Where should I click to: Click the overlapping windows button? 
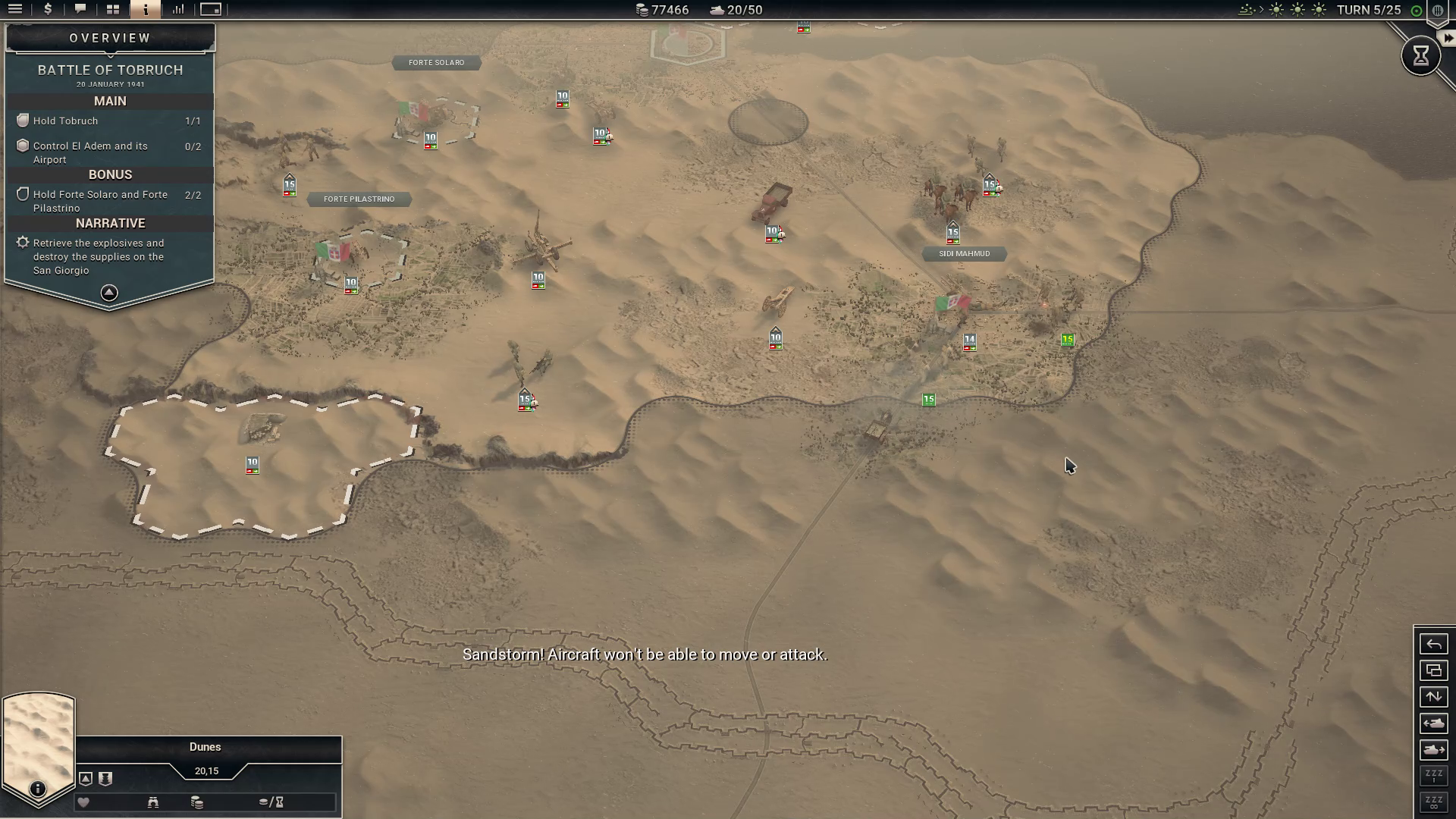[x=1433, y=670]
